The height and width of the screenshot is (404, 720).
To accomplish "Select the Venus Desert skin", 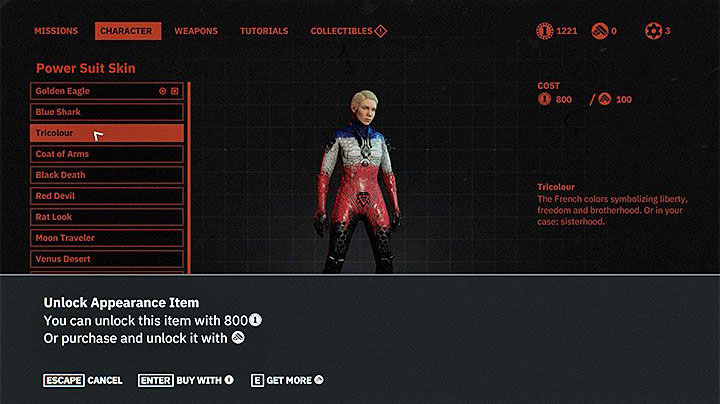I will pyautogui.click(x=106, y=259).
